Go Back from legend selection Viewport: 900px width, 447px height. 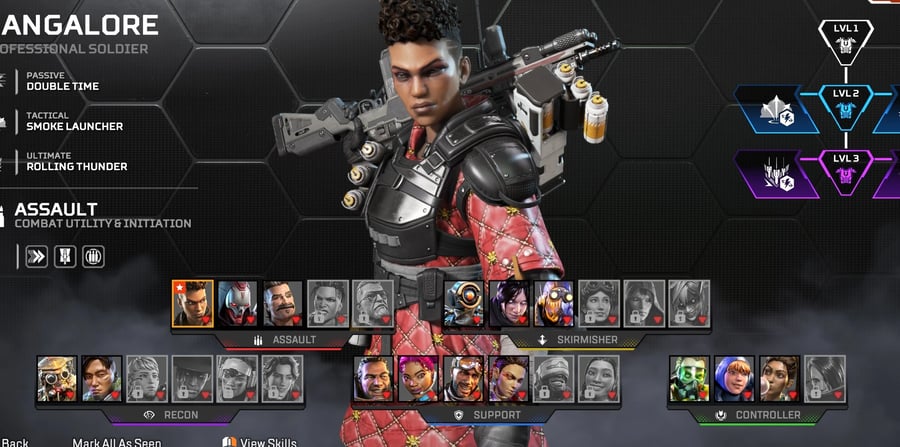pyautogui.click(x=15, y=441)
